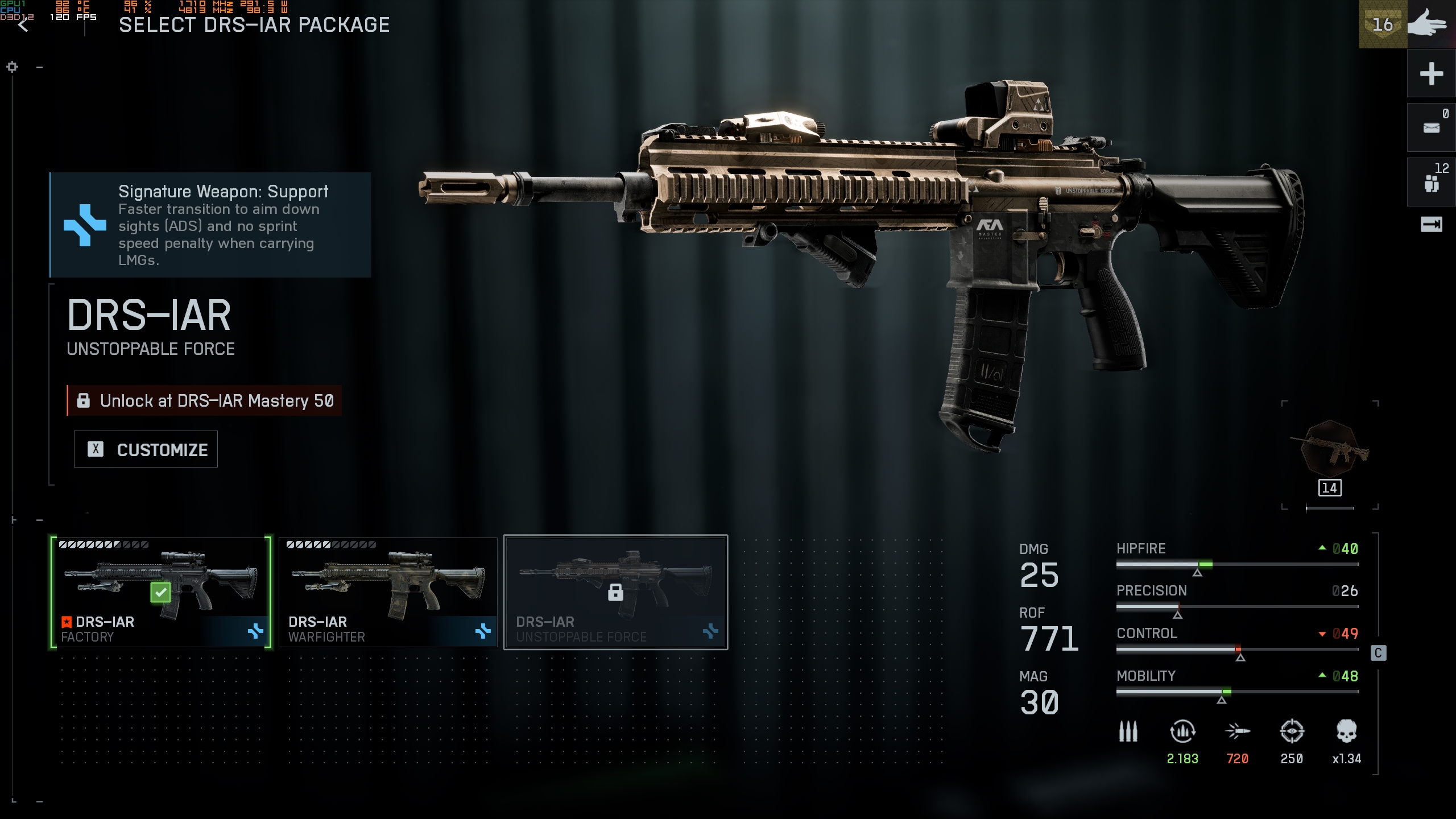The image size is (1456, 819).
Task: Click the weapon charm preview thumbnail
Action: click(1330, 449)
